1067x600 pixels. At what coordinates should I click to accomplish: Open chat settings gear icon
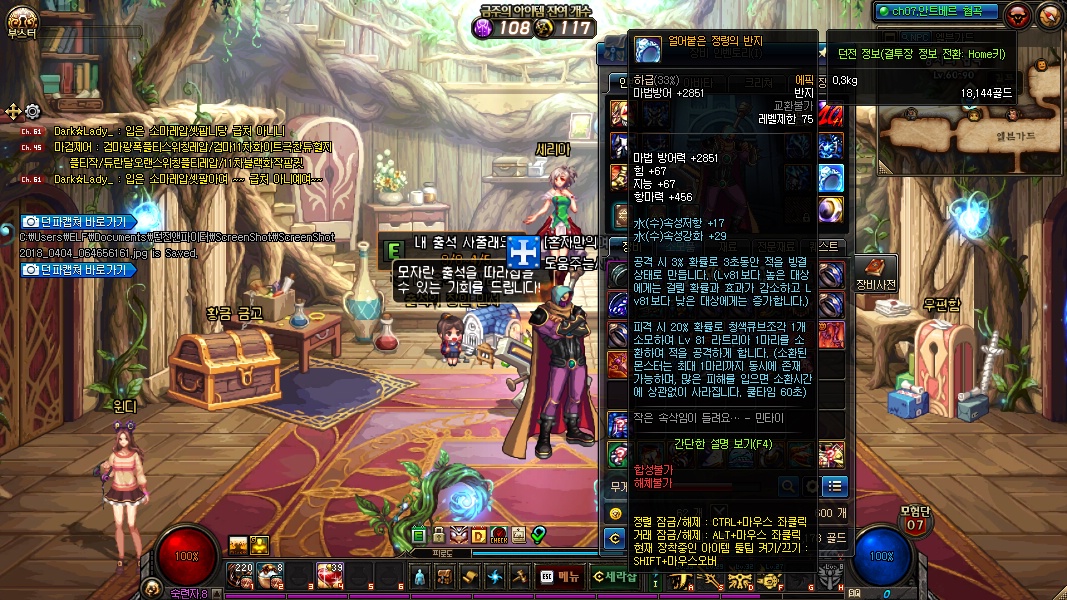point(33,111)
